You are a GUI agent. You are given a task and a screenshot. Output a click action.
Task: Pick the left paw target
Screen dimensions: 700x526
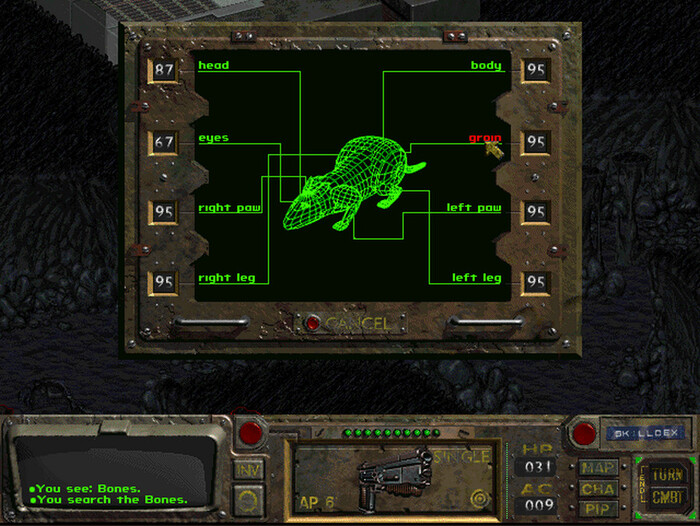[474, 208]
